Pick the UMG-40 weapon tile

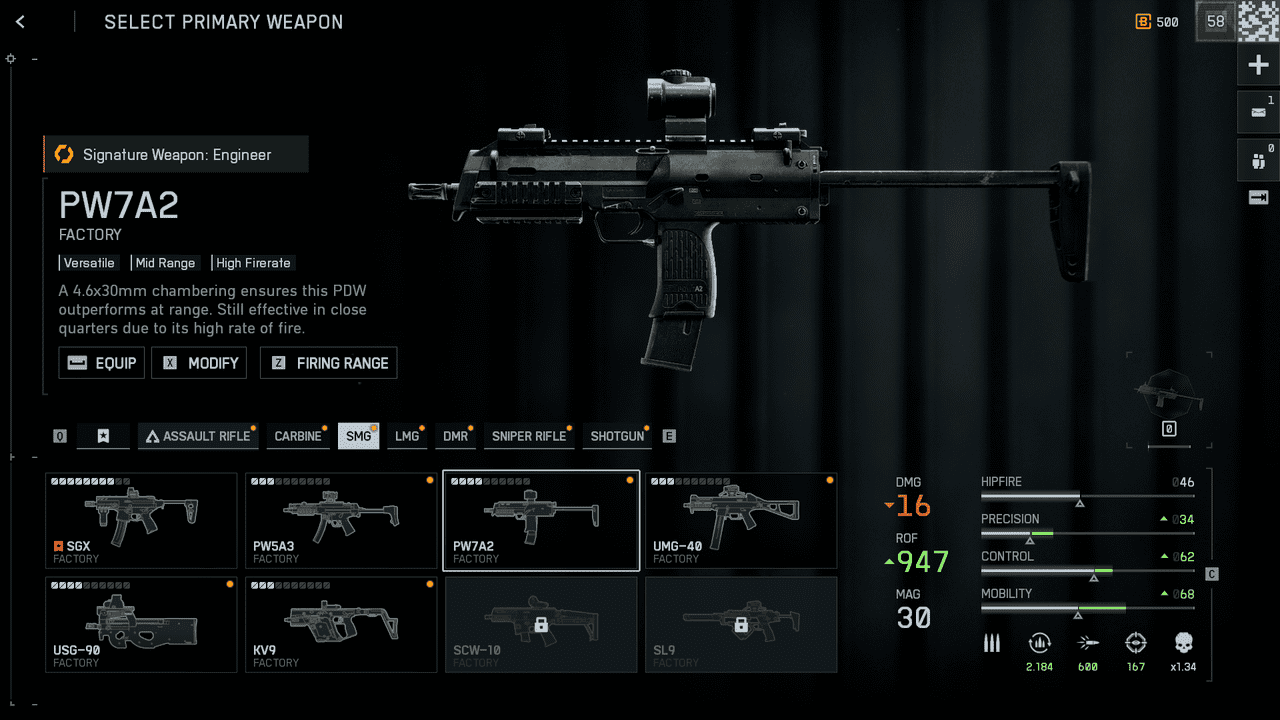741,520
